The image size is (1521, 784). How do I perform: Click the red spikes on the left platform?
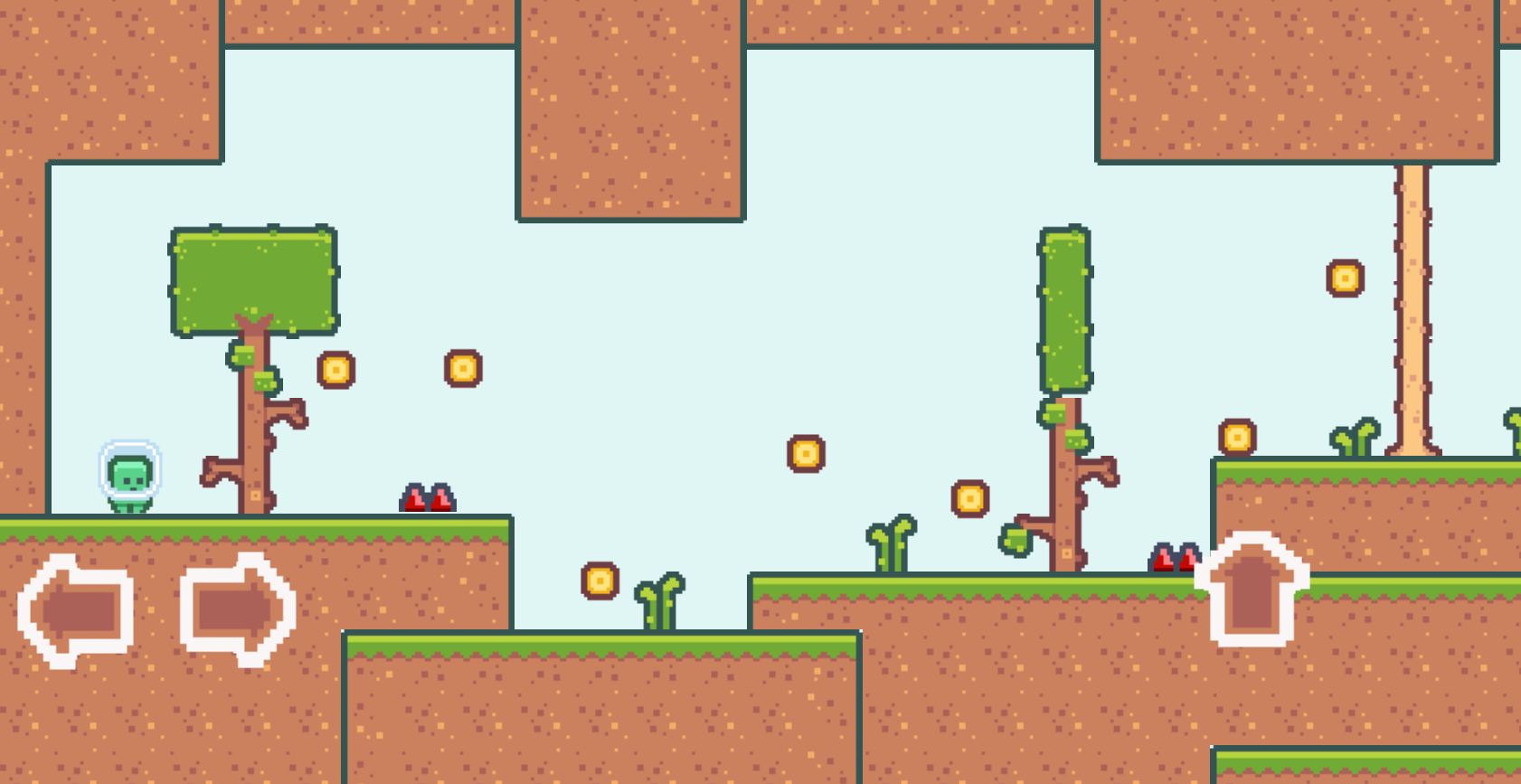coord(427,499)
